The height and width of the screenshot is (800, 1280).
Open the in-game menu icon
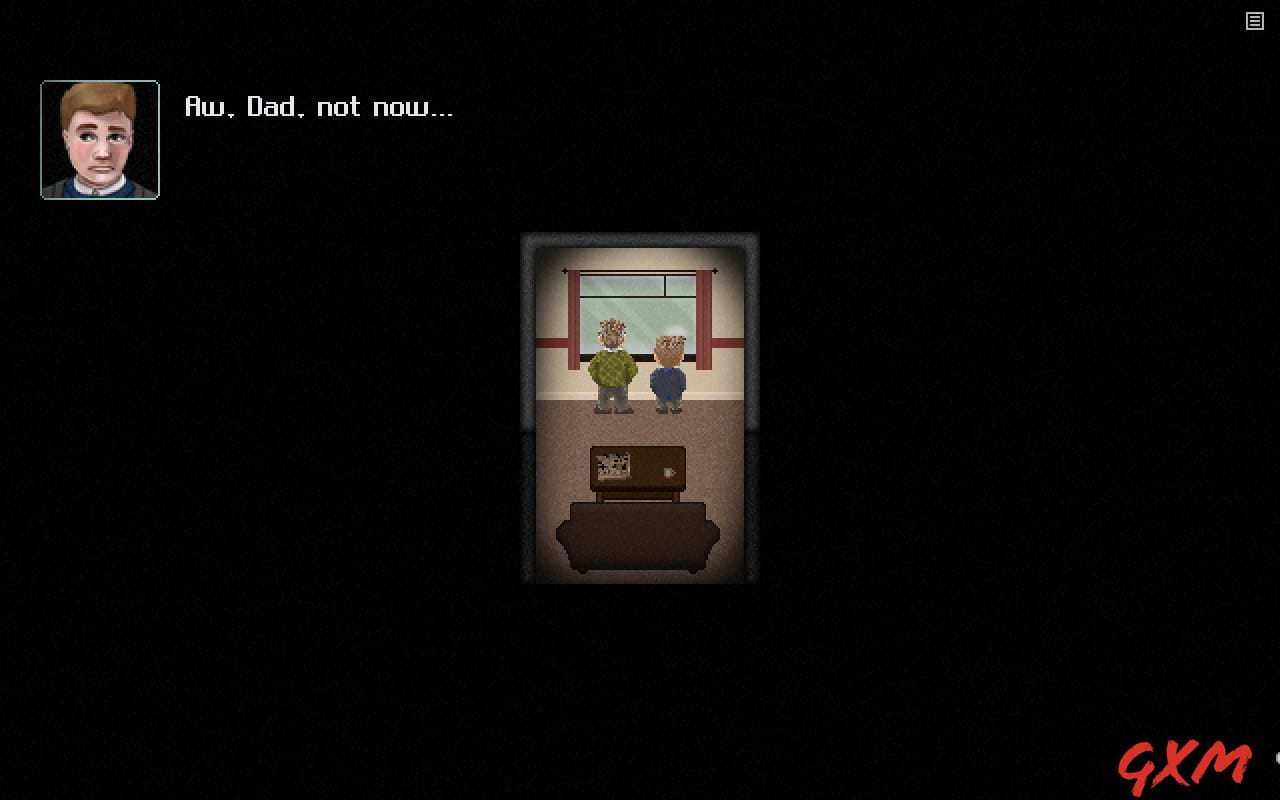[1254, 21]
